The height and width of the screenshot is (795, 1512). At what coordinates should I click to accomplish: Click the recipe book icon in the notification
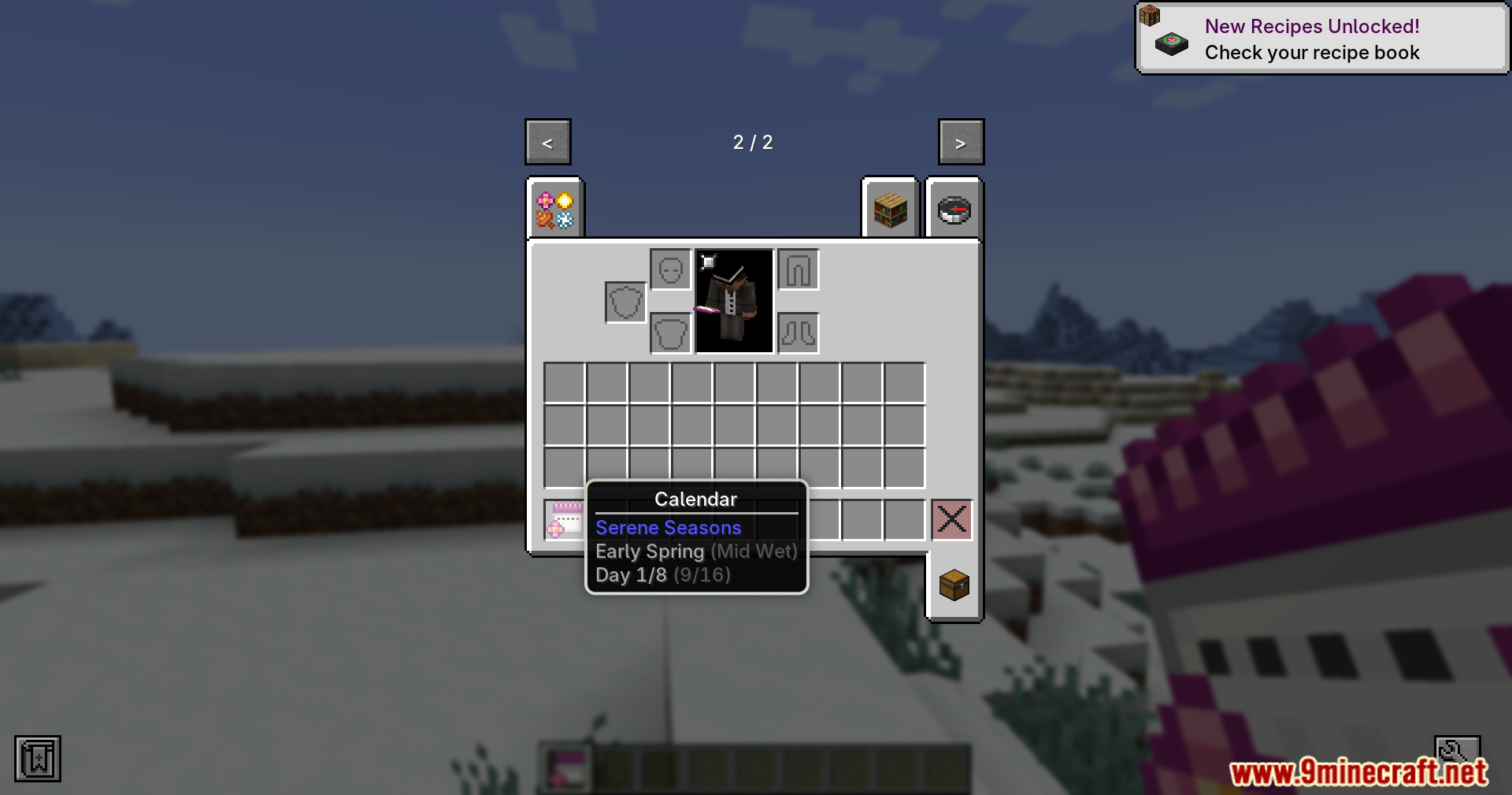[1171, 44]
